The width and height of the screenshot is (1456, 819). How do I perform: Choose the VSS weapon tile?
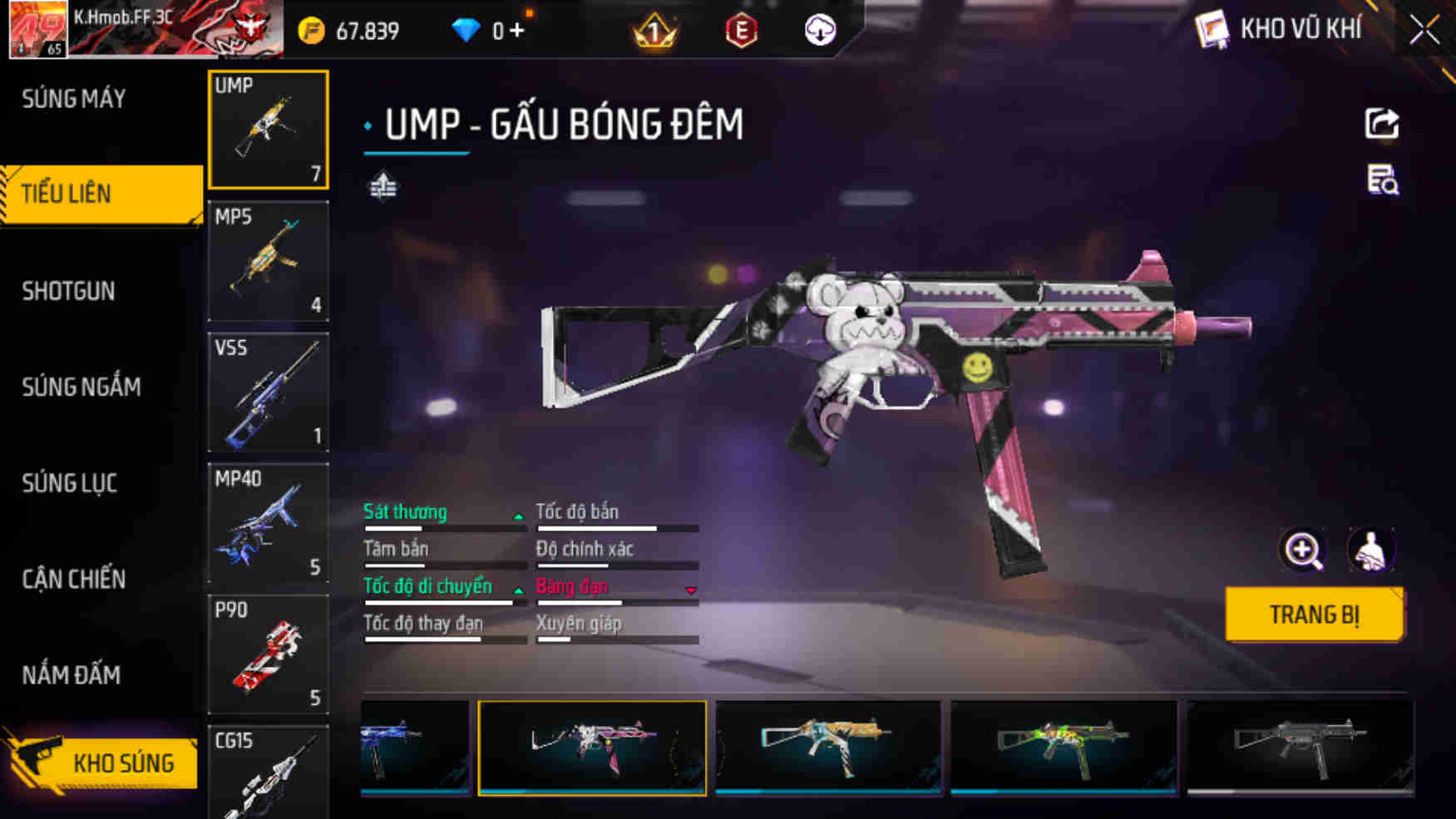click(x=268, y=392)
